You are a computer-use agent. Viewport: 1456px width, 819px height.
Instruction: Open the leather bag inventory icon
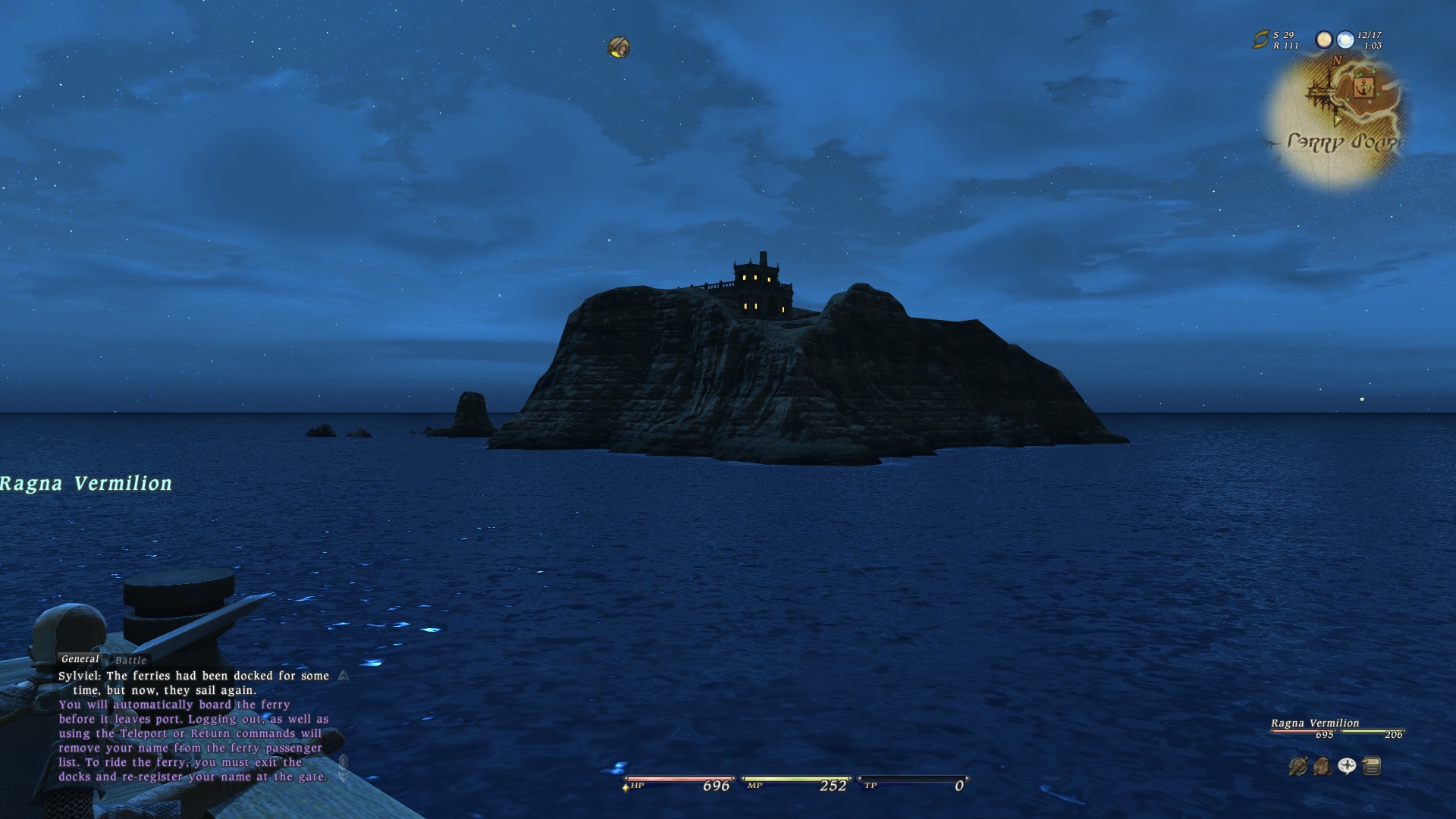[x=1322, y=767]
